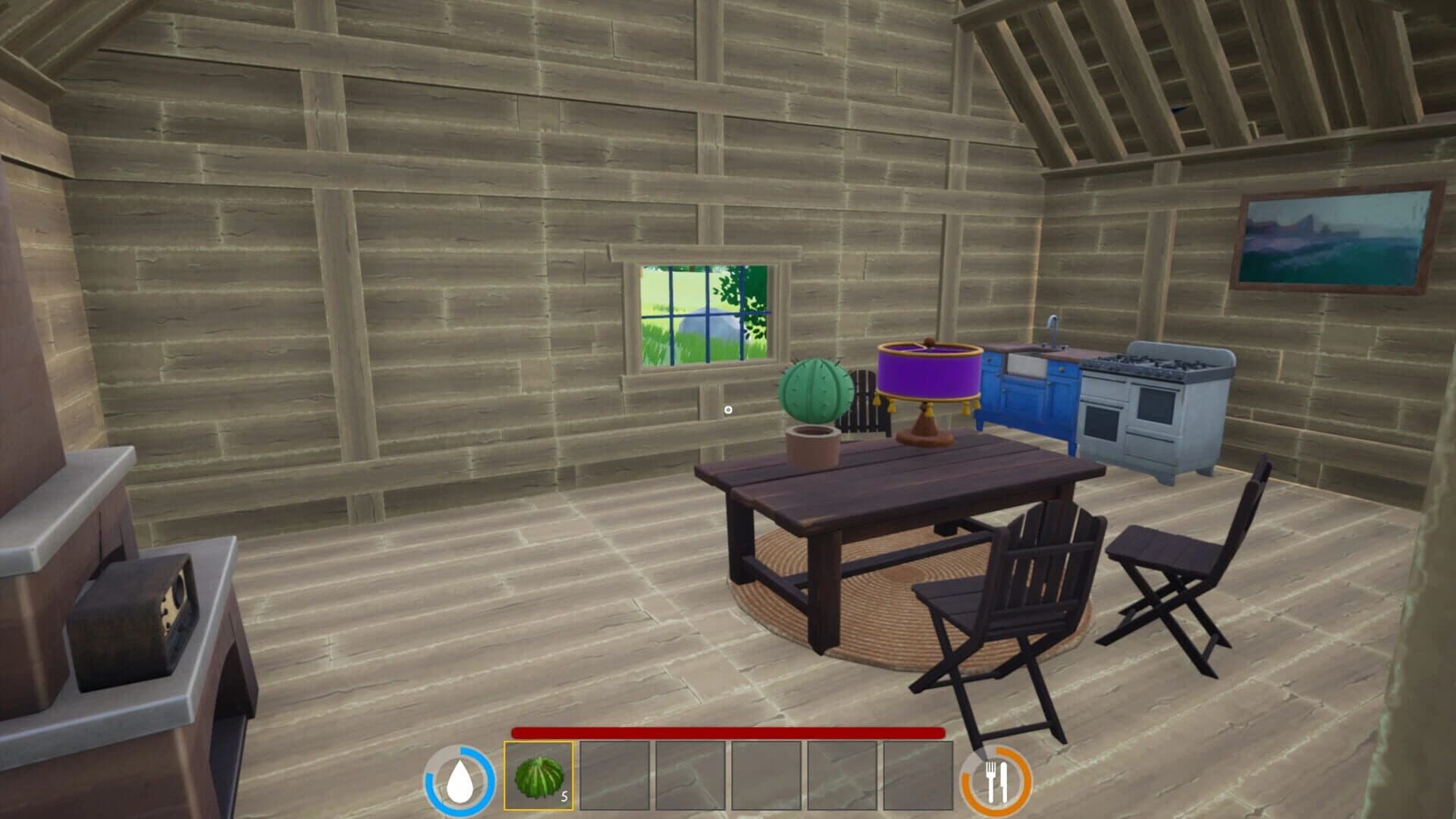The height and width of the screenshot is (819, 1456).
Task: Click the crosshair dot on the wooden wall
Action: (x=729, y=409)
